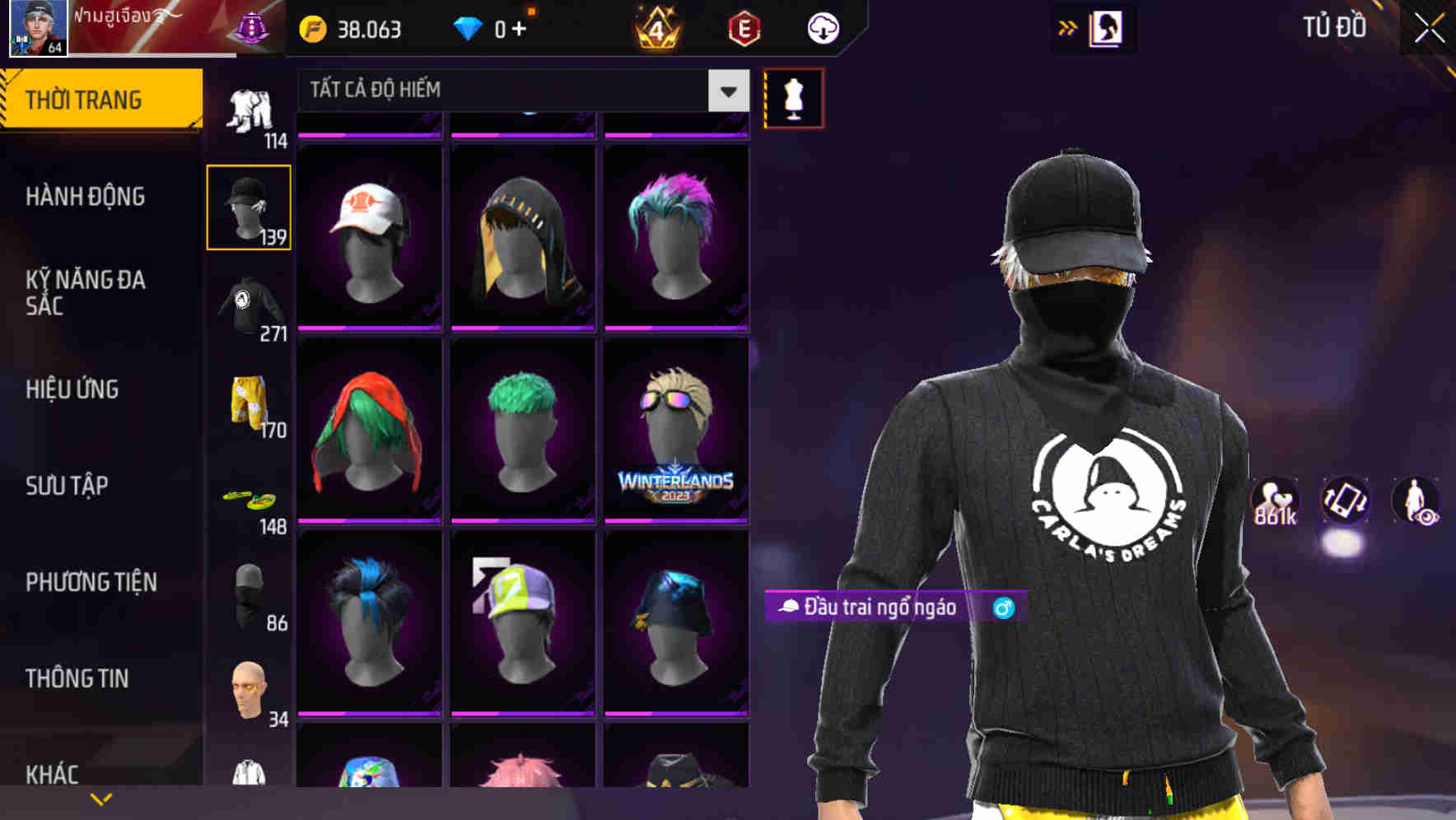
Task: Click the portrait preview icon beside the arrows
Action: [x=1107, y=28]
